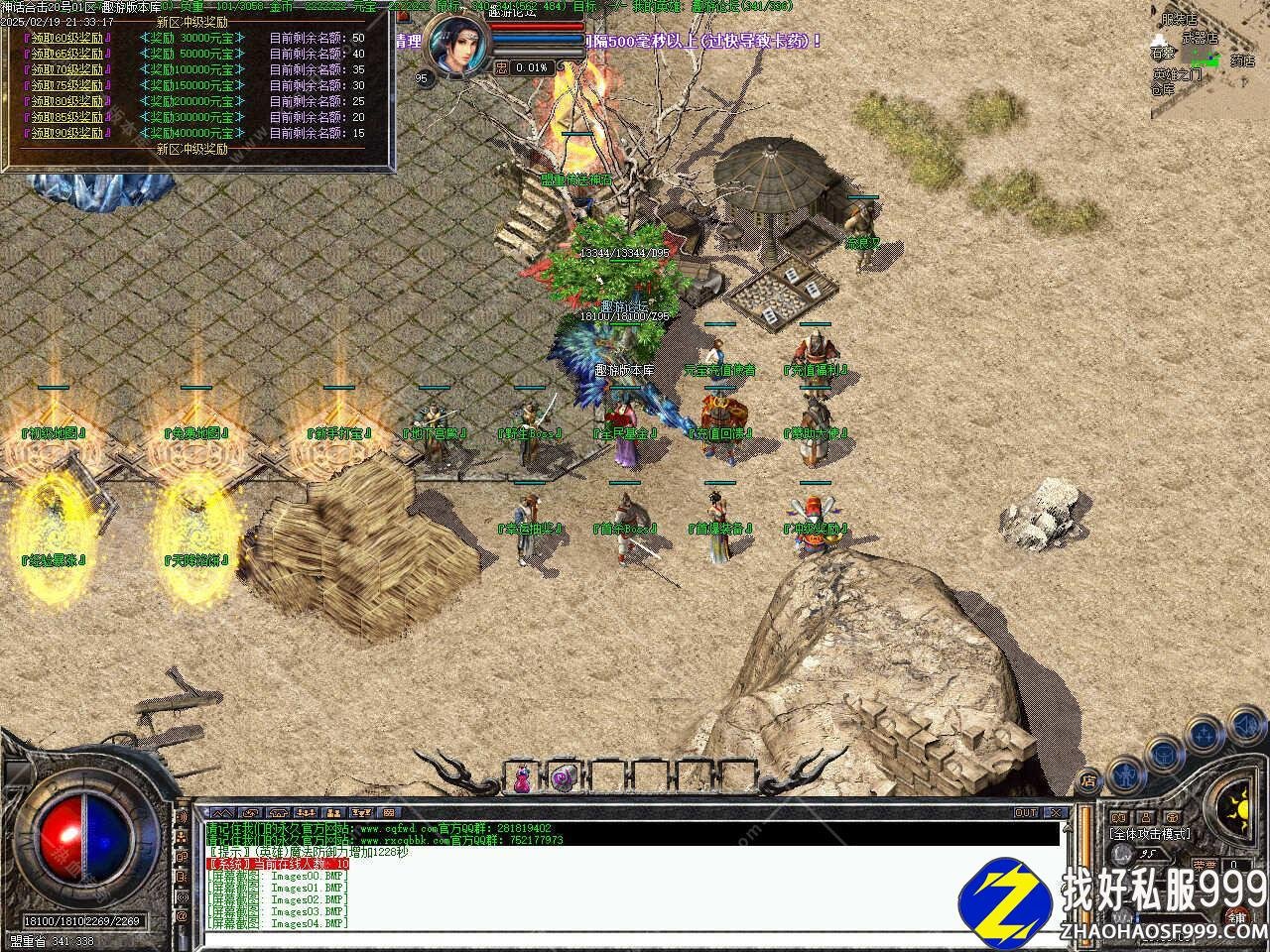
Task: Click the hero portrait at top
Action: point(458,47)
